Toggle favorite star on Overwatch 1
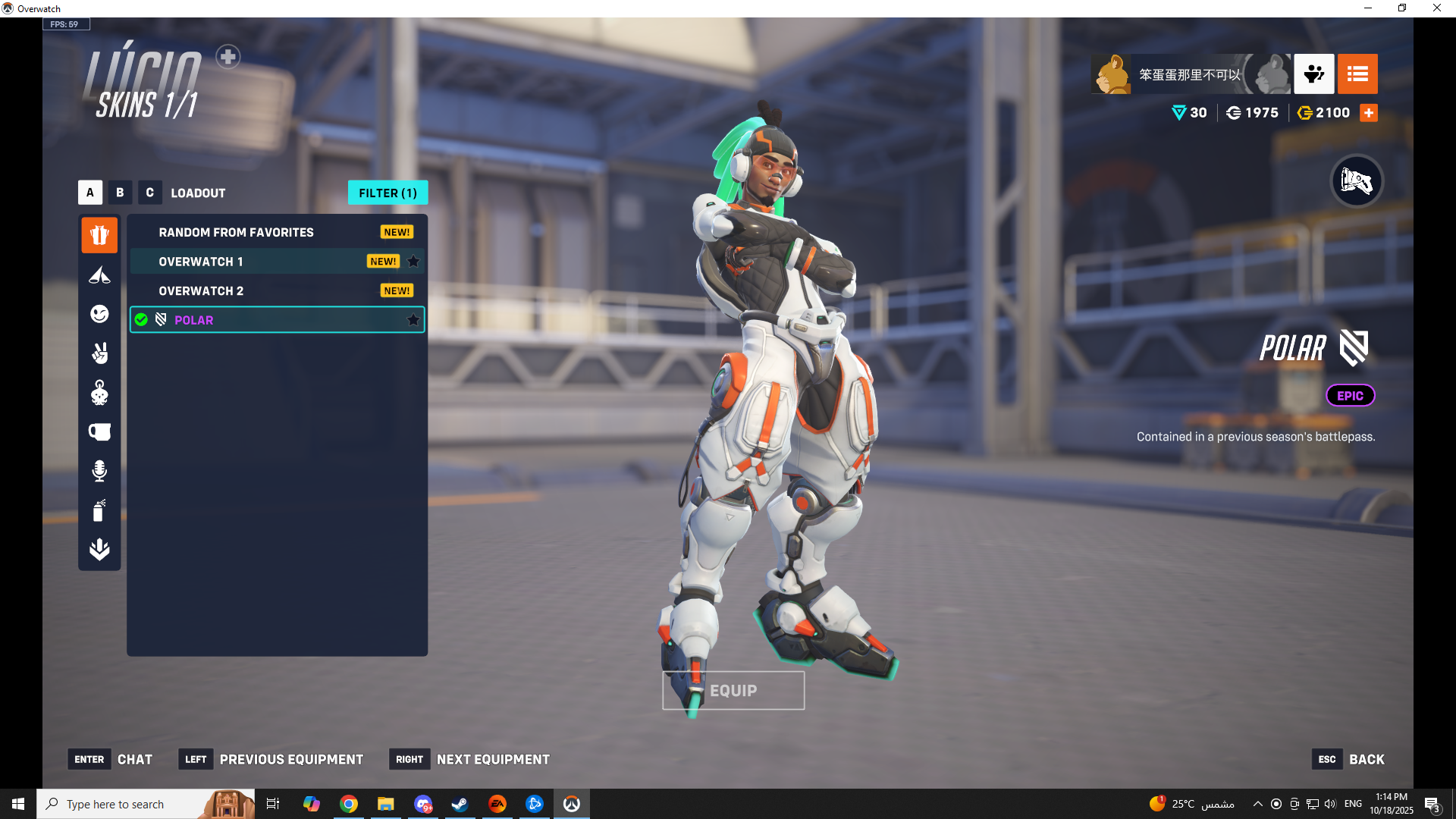 point(413,262)
